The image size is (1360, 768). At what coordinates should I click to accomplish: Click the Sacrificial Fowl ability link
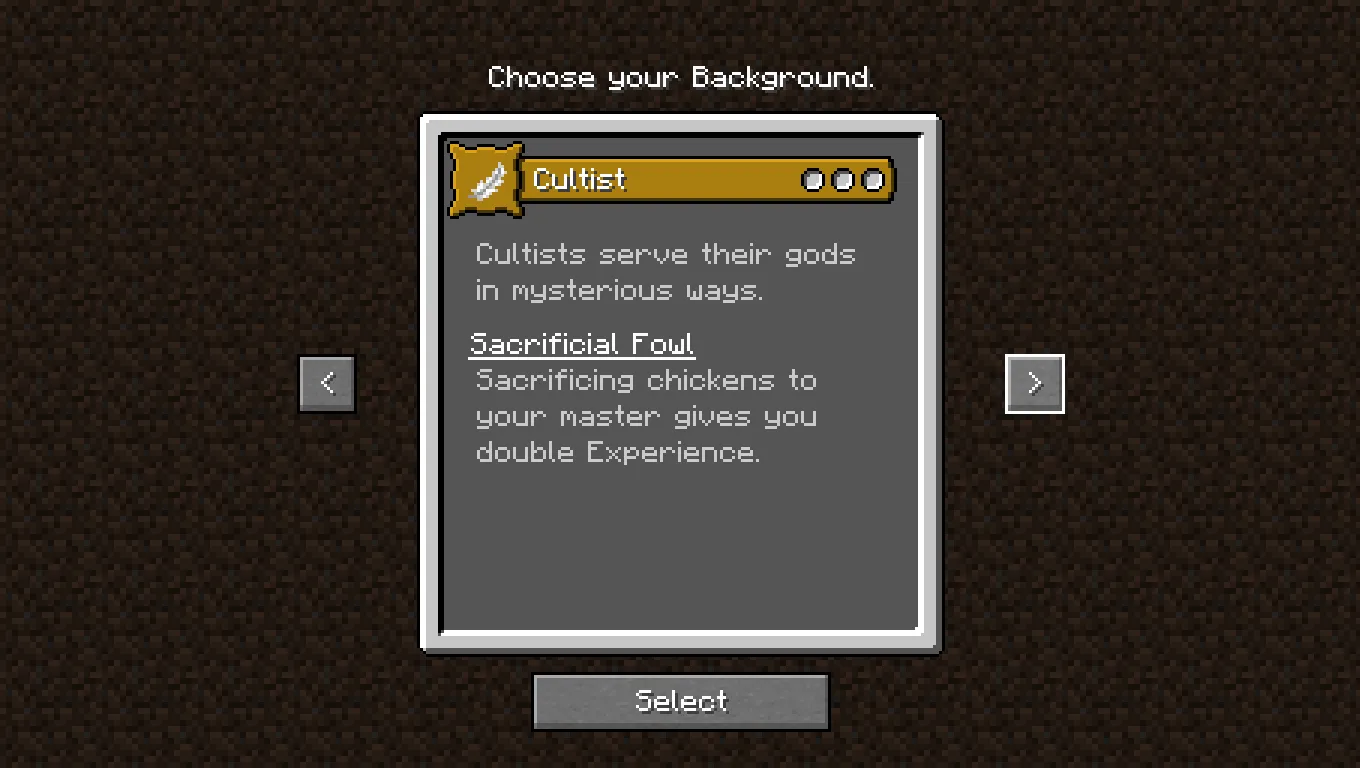[582, 344]
